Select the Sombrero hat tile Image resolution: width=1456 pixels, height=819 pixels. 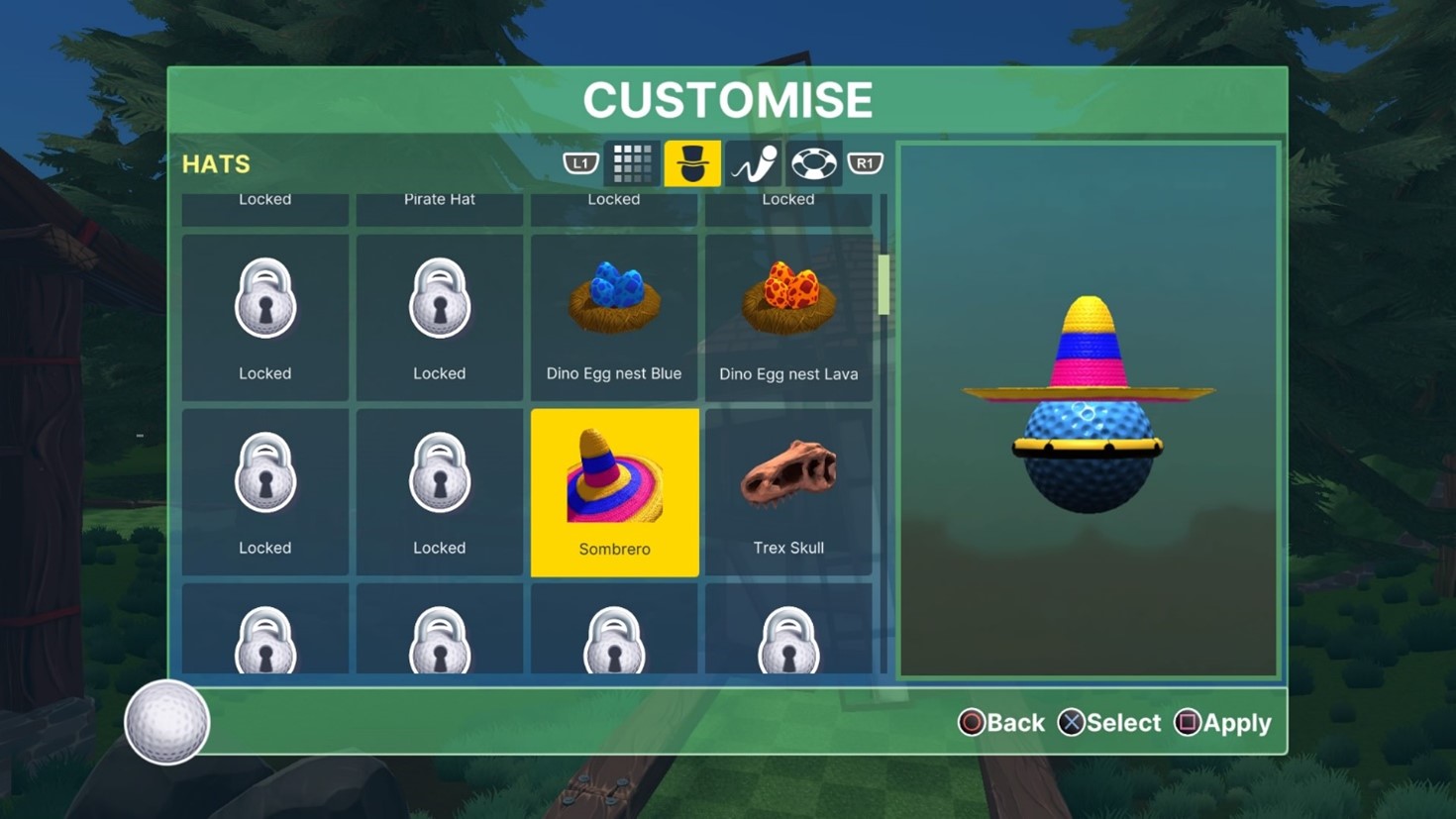coord(614,492)
